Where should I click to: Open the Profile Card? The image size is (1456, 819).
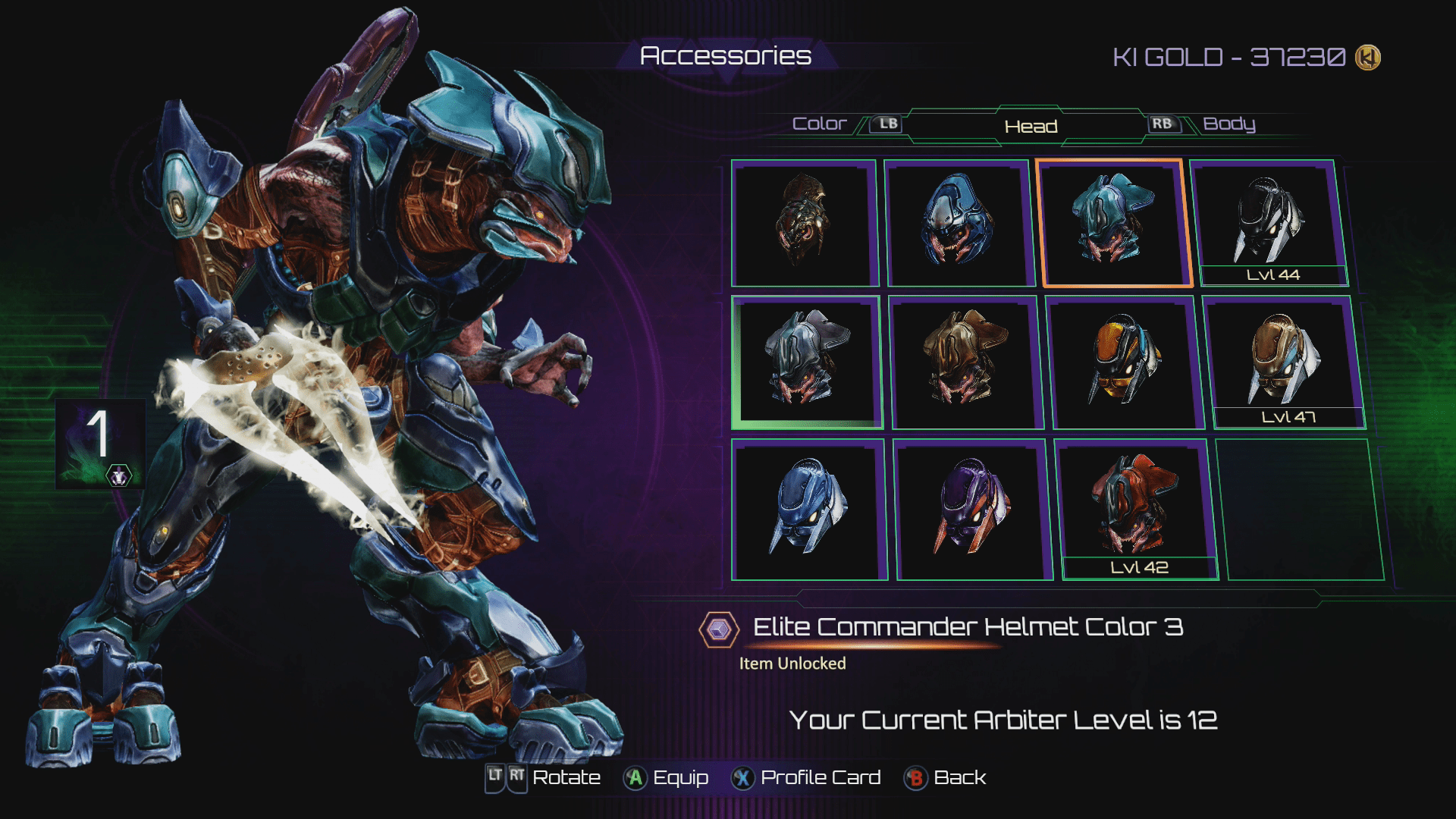tap(805, 778)
